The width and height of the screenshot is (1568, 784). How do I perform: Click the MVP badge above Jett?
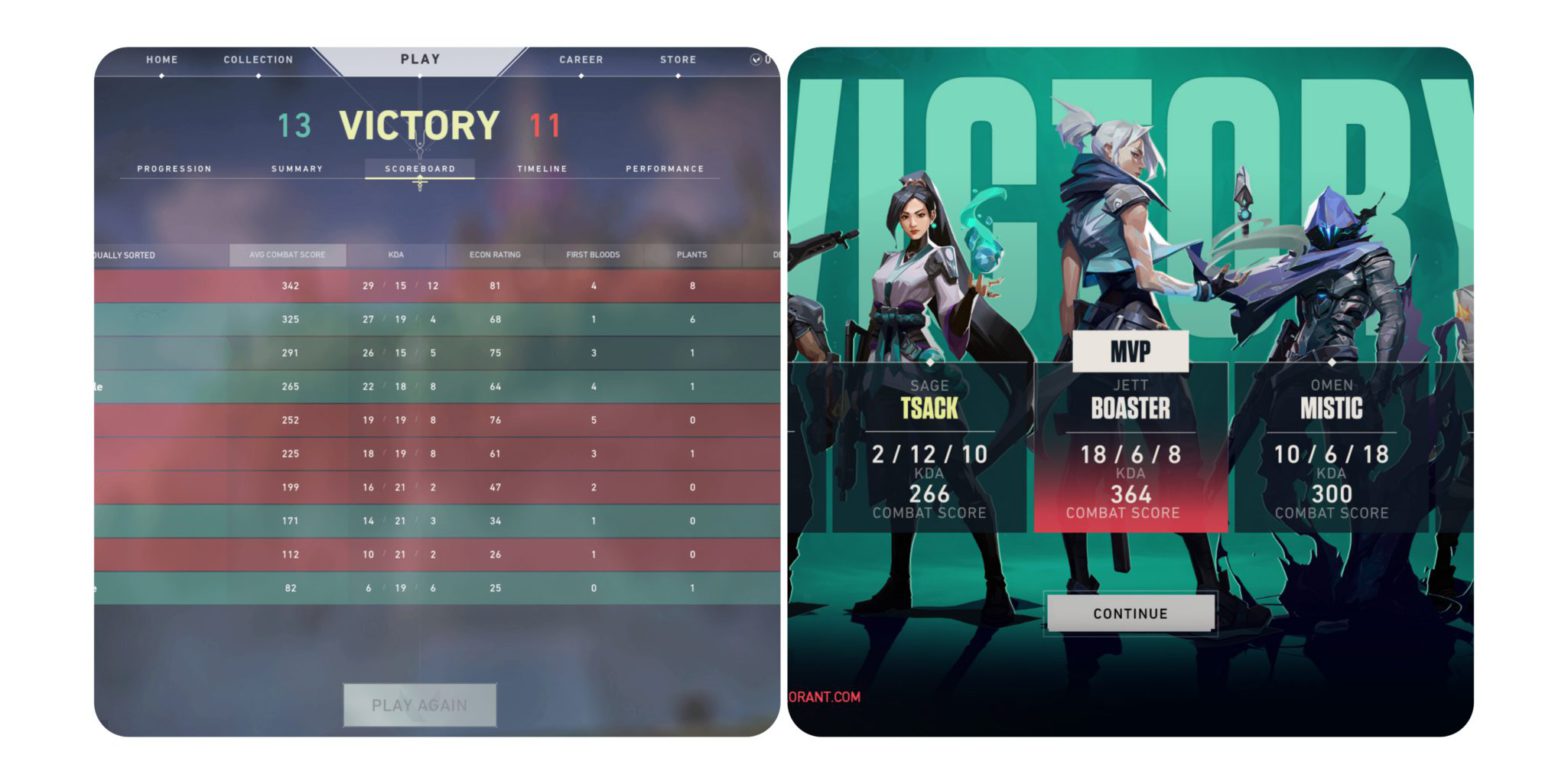(x=1129, y=351)
